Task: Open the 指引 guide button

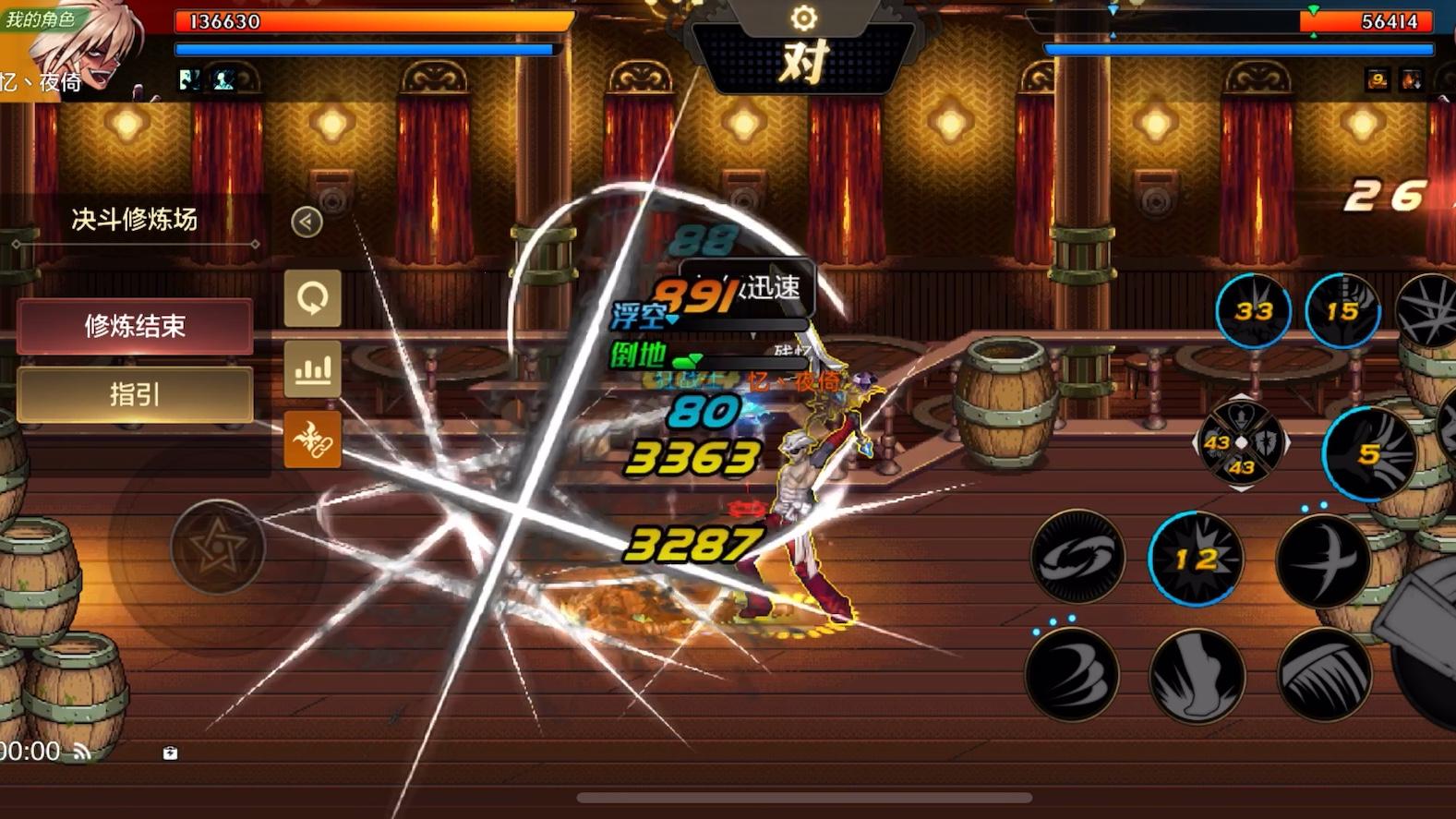Action: 135,395
